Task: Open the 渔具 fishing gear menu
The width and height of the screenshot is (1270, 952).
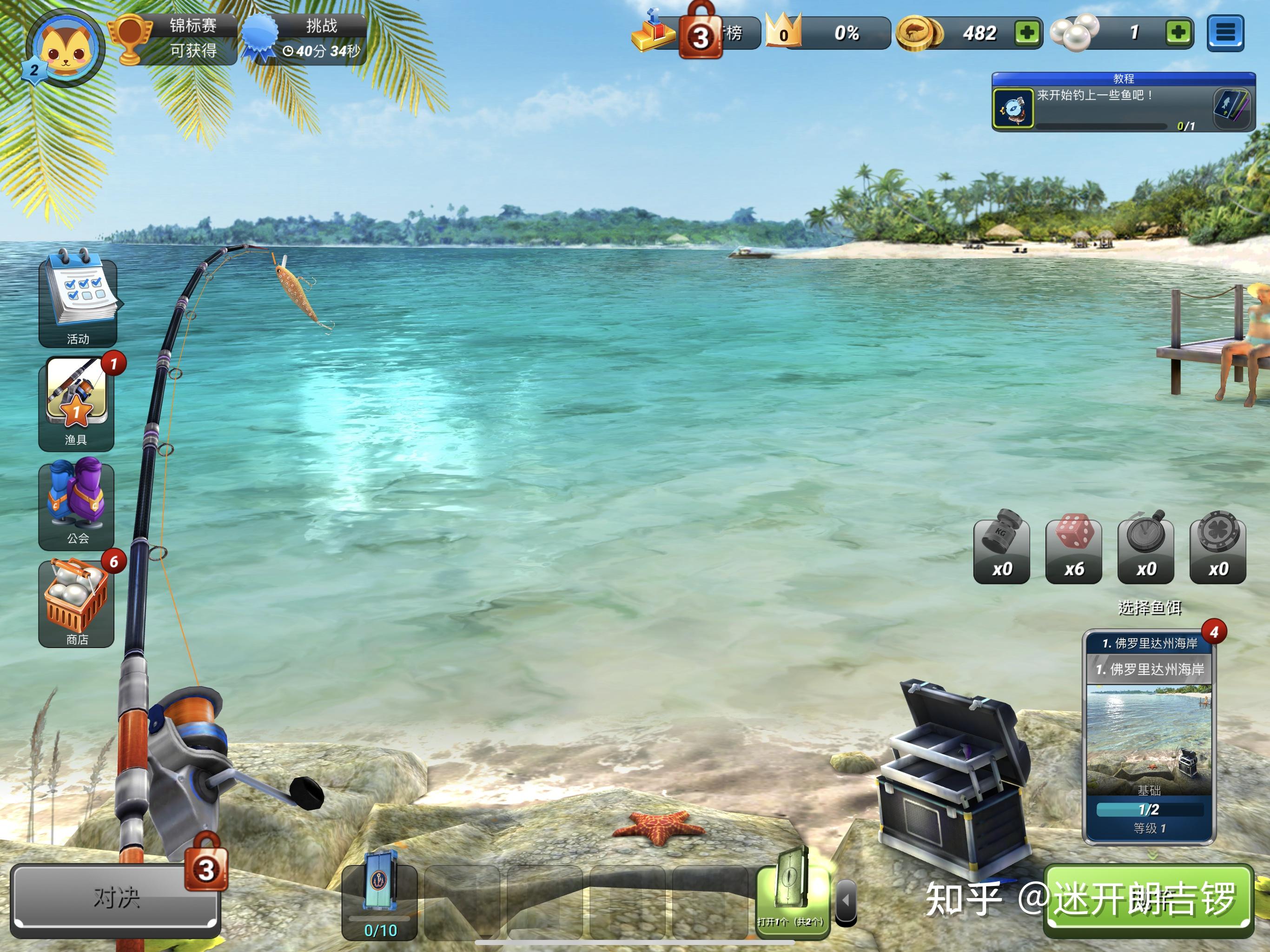Action: pyautogui.click(x=76, y=402)
